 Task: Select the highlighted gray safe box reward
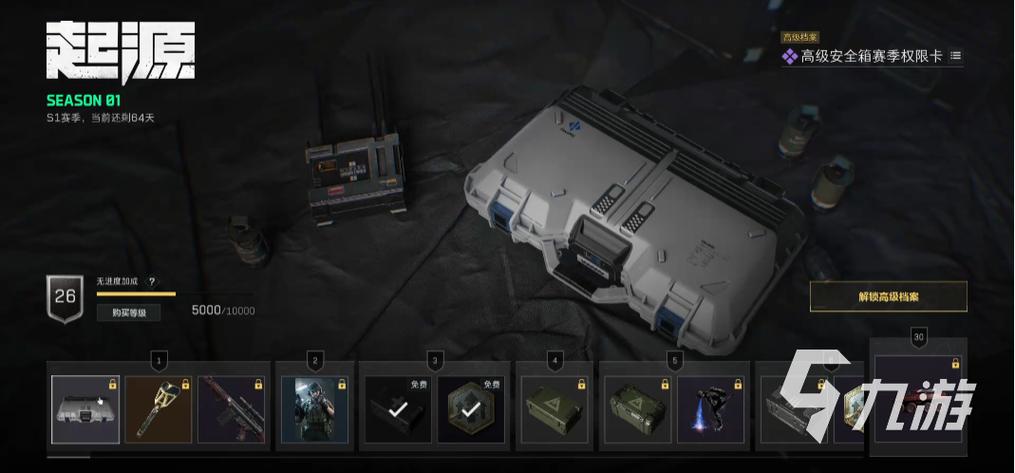pos(86,409)
